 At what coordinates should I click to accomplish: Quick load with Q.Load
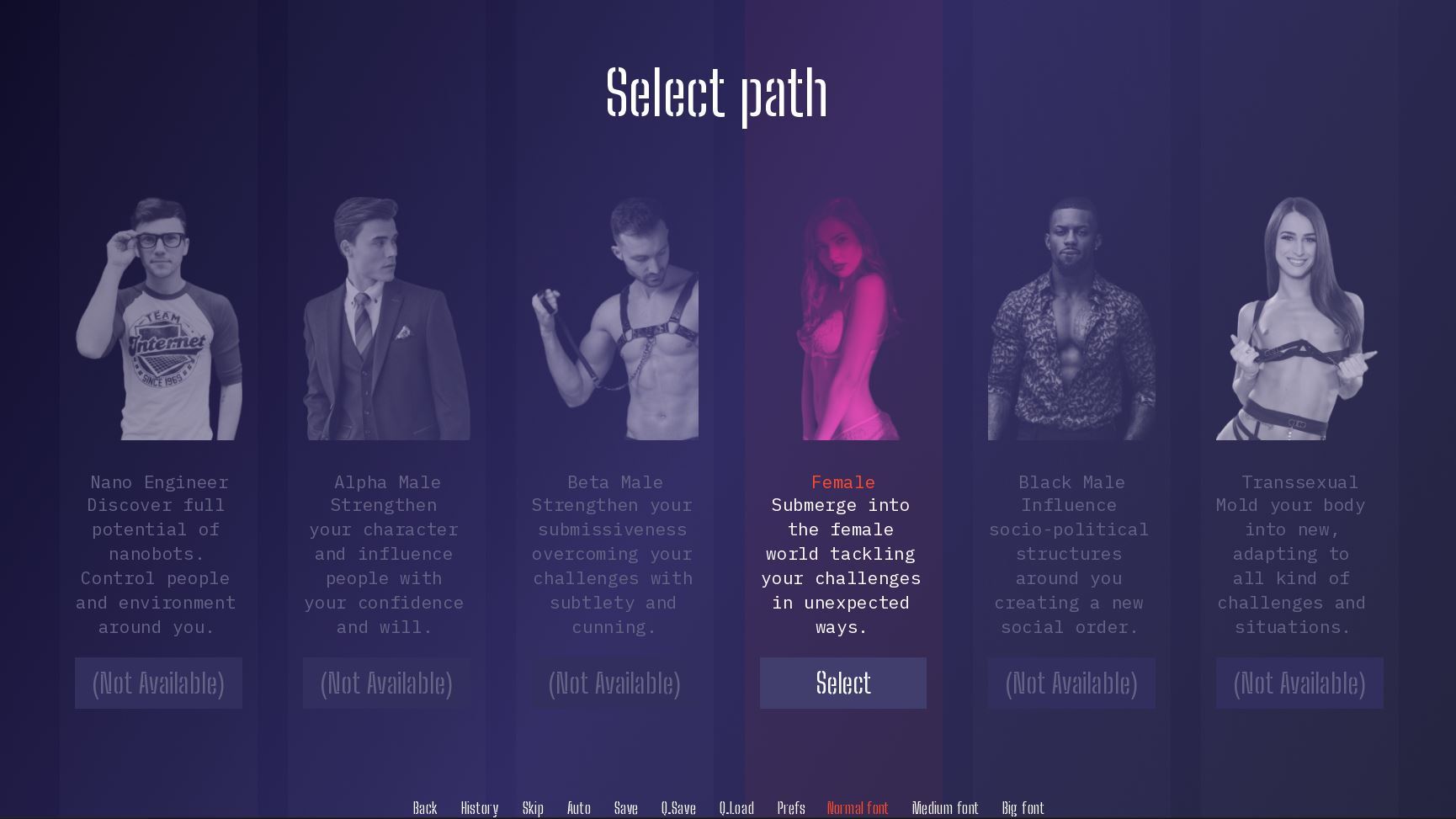736,808
